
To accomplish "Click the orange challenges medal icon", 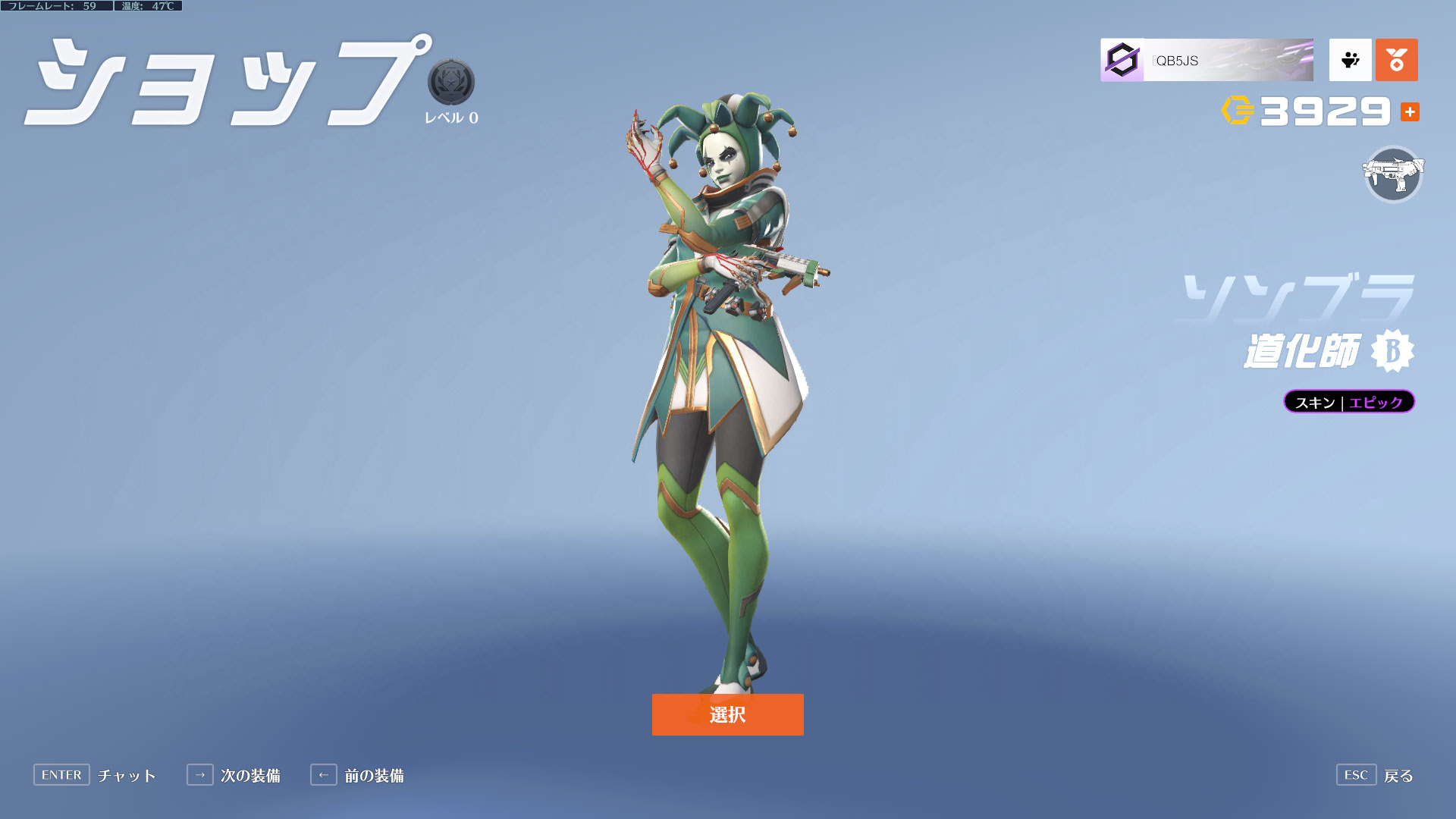I will point(1396,60).
